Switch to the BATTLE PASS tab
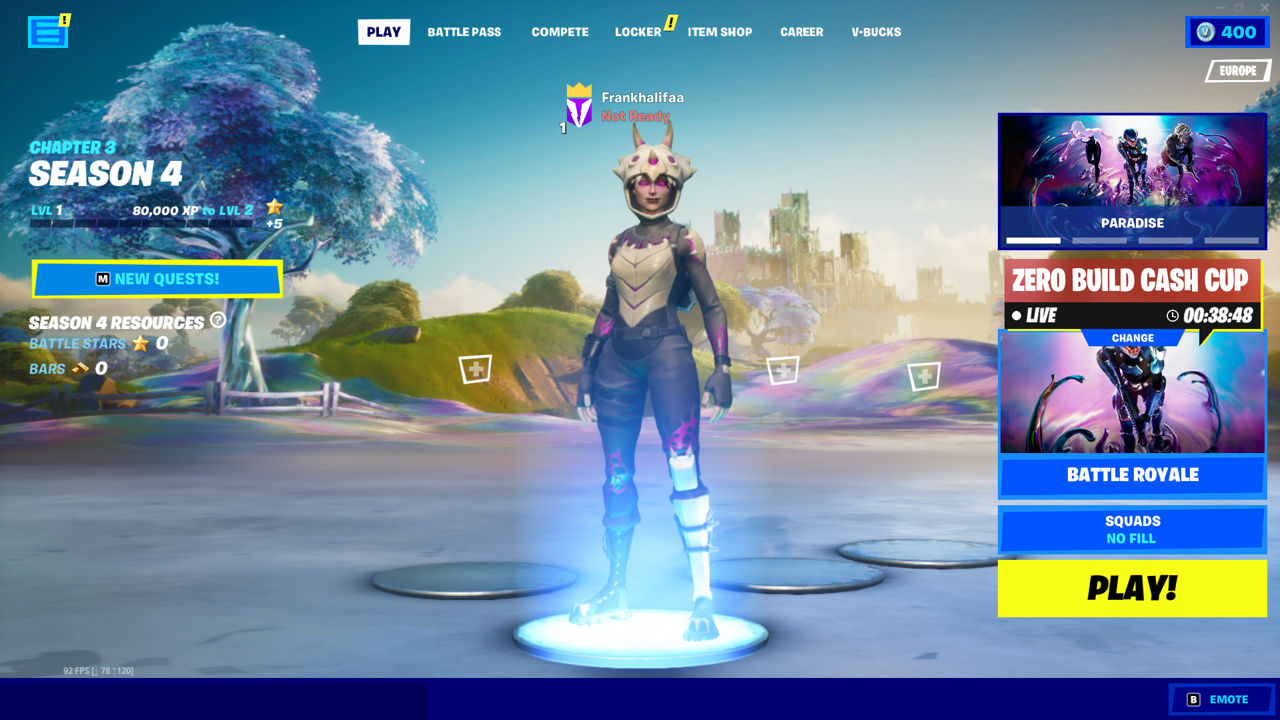Viewport: 1280px width, 720px height. pyautogui.click(x=464, y=31)
